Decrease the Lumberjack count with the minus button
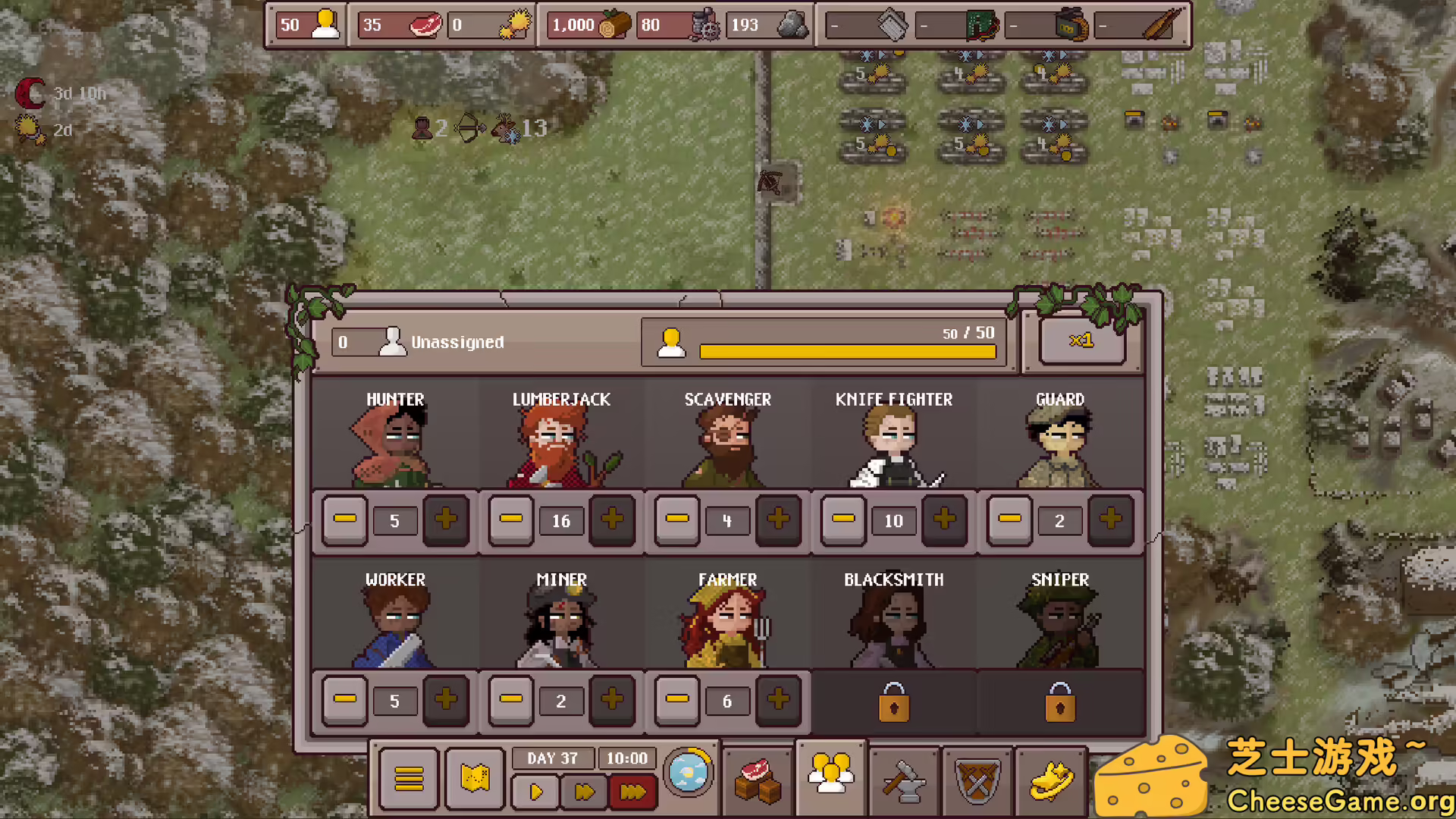Image resolution: width=1456 pixels, height=819 pixels. (511, 520)
